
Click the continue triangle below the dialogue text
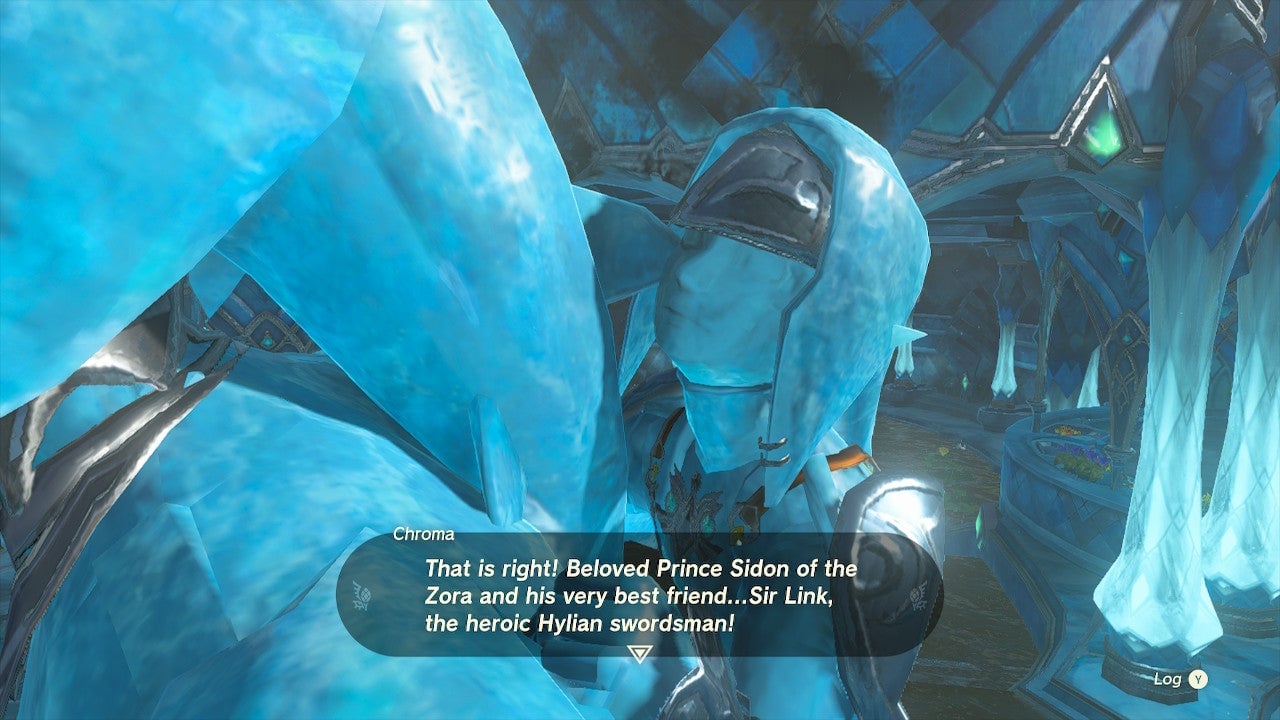(640, 652)
